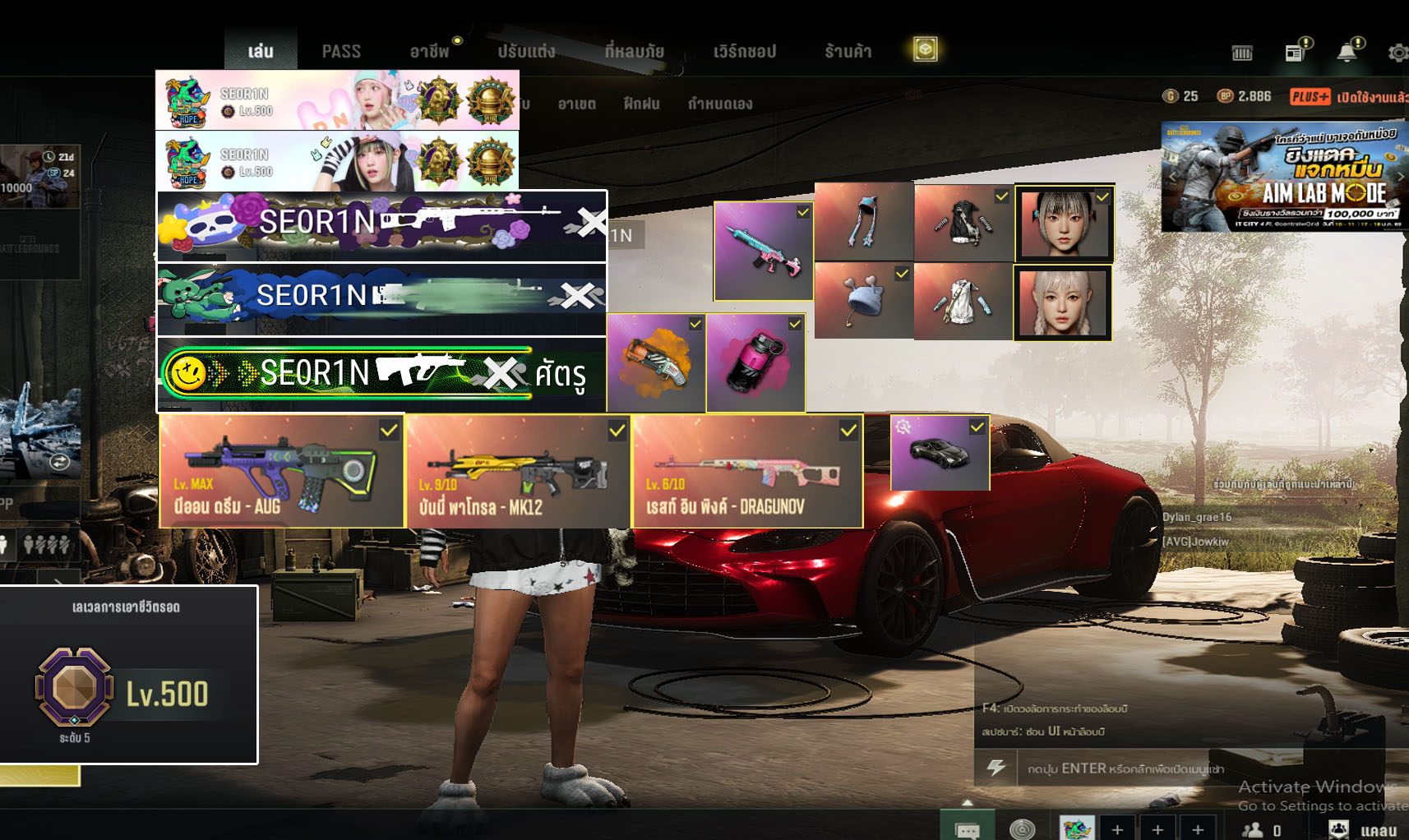
Task: Open the AIM LAB MODE event banner
Action: click(x=1284, y=177)
